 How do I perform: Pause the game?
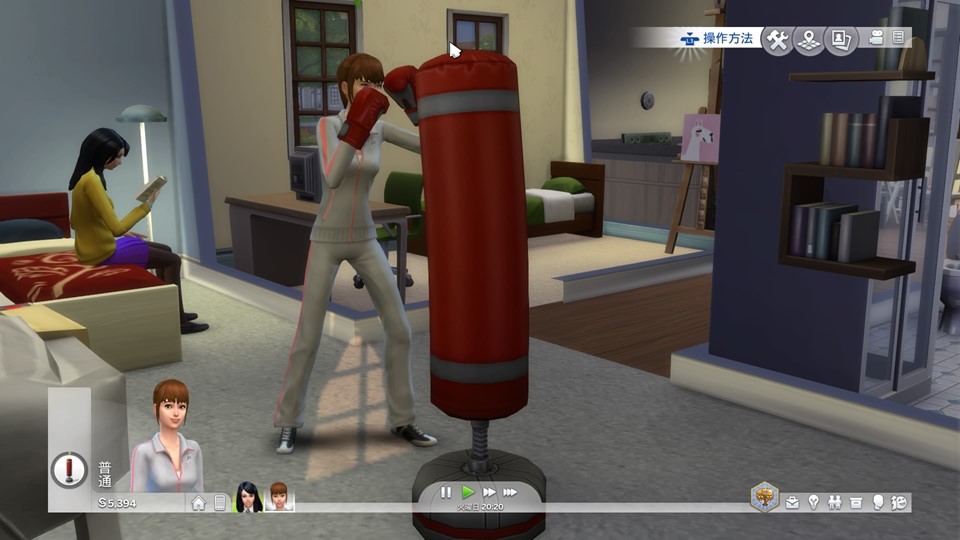tap(446, 492)
